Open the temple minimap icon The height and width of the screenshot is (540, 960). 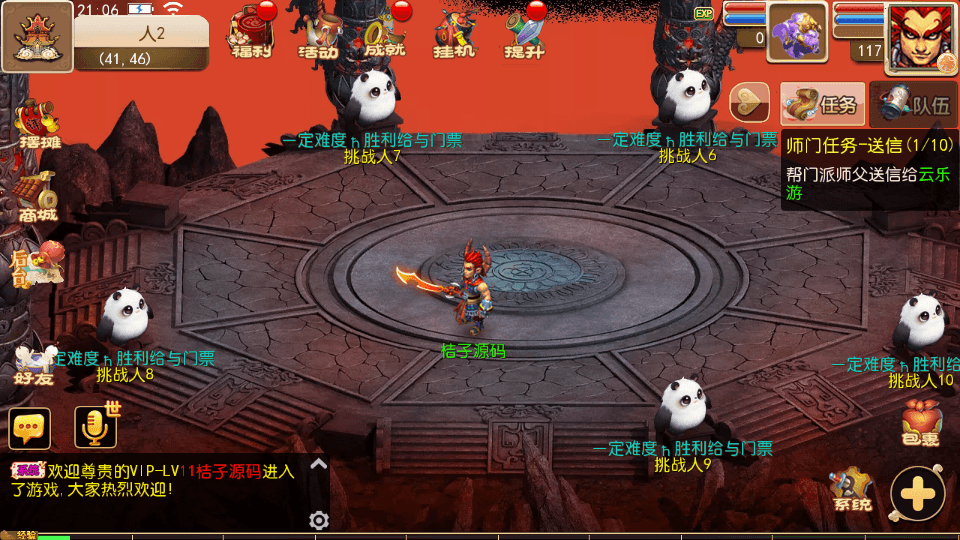[37, 37]
